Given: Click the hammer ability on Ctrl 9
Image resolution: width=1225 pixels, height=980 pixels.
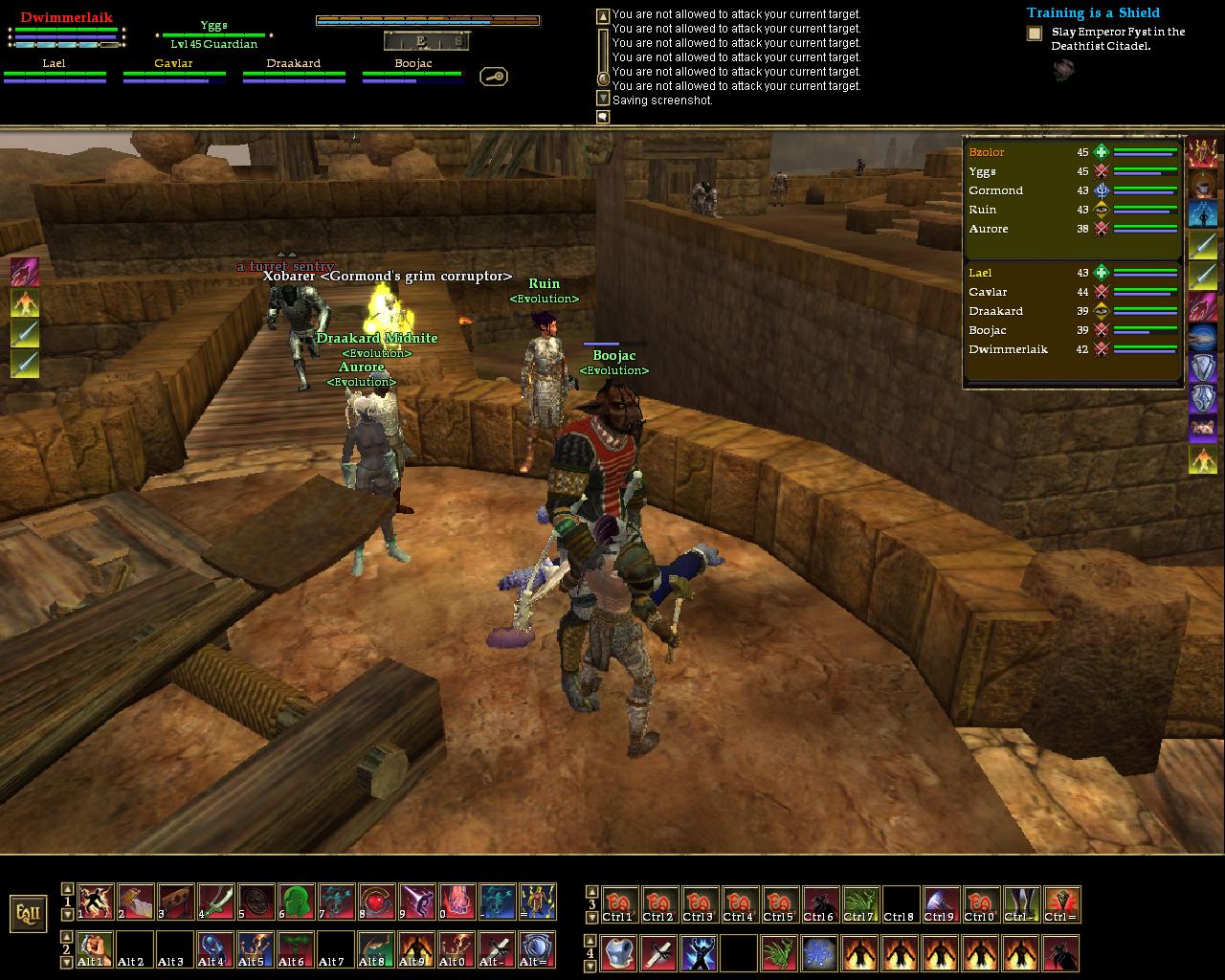Looking at the screenshot, I should pyautogui.click(x=941, y=904).
